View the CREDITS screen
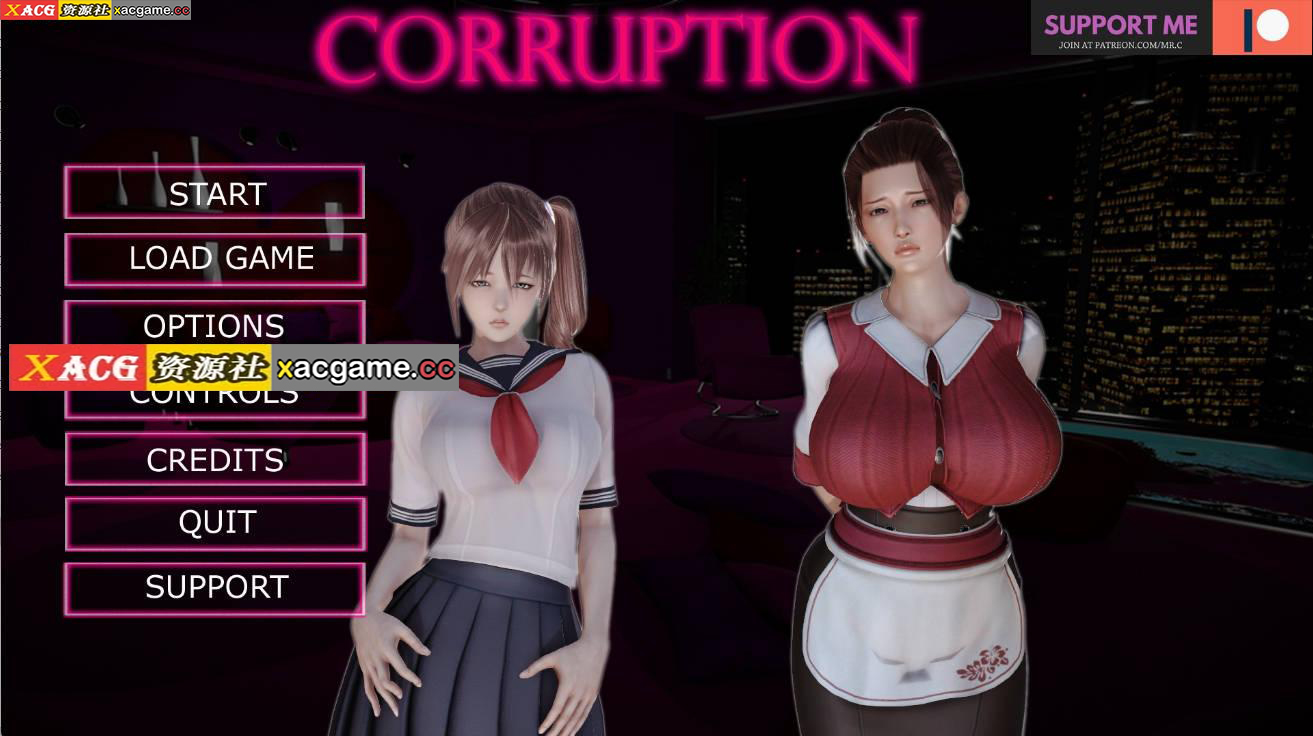The height and width of the screenshot is (736, 1313). click(214, 459)
